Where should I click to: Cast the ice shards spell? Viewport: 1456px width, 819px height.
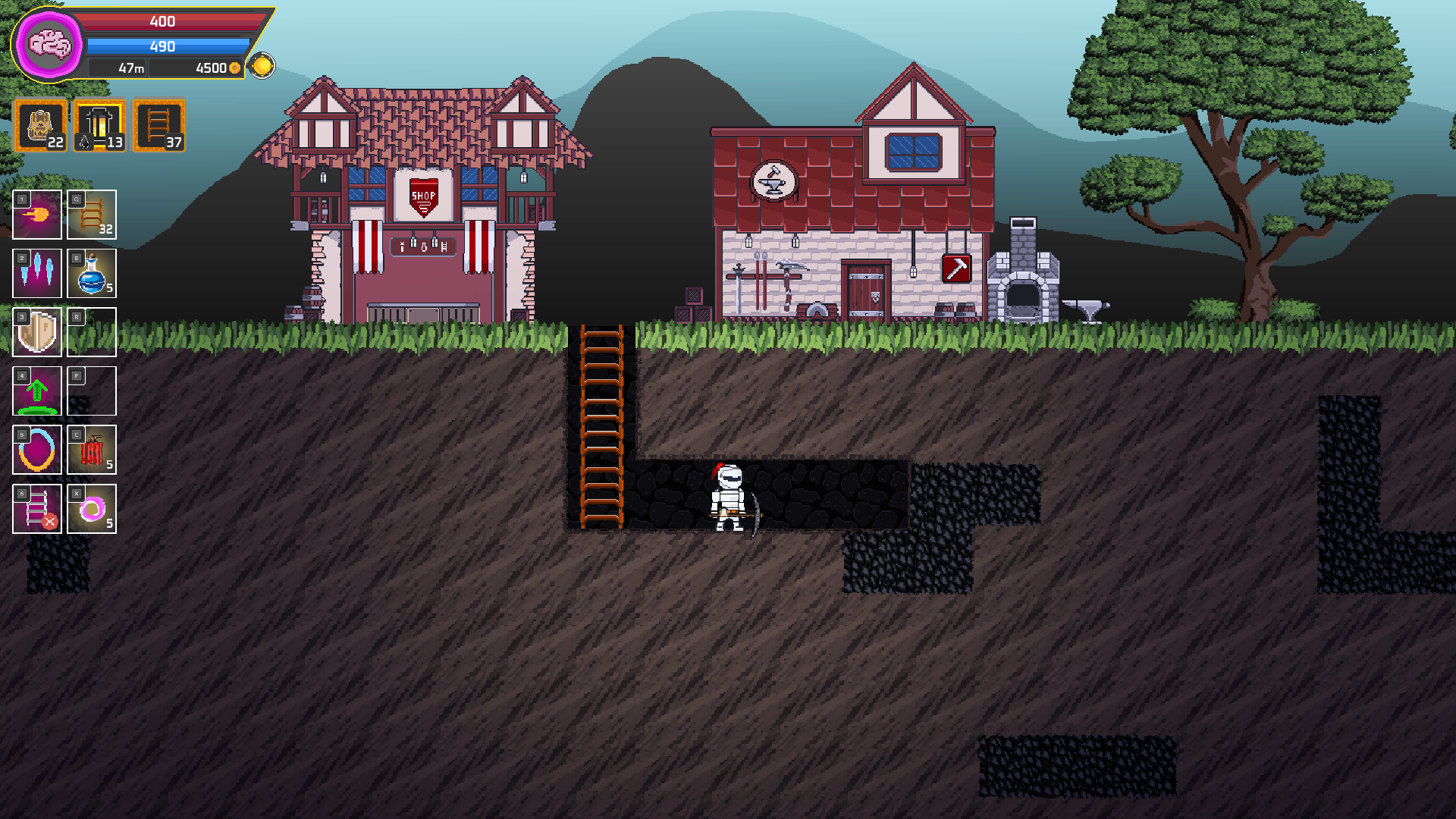click(37, 273)
